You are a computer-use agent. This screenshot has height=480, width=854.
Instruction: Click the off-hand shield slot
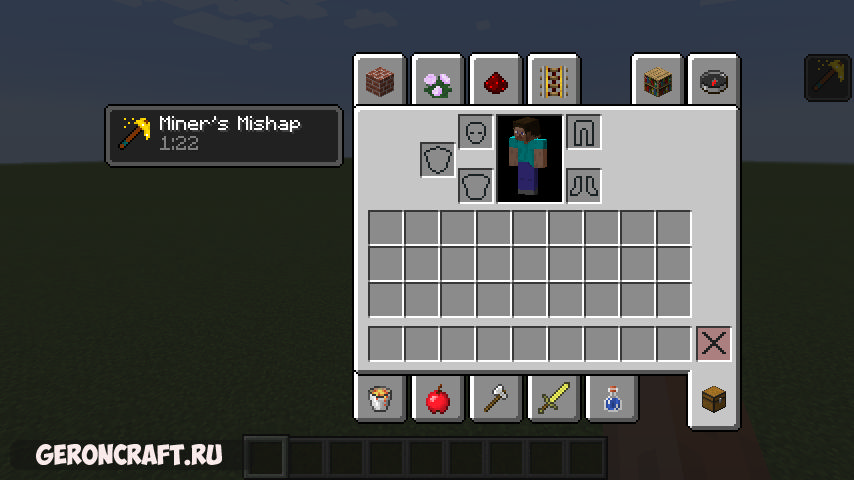click(437, 159)
